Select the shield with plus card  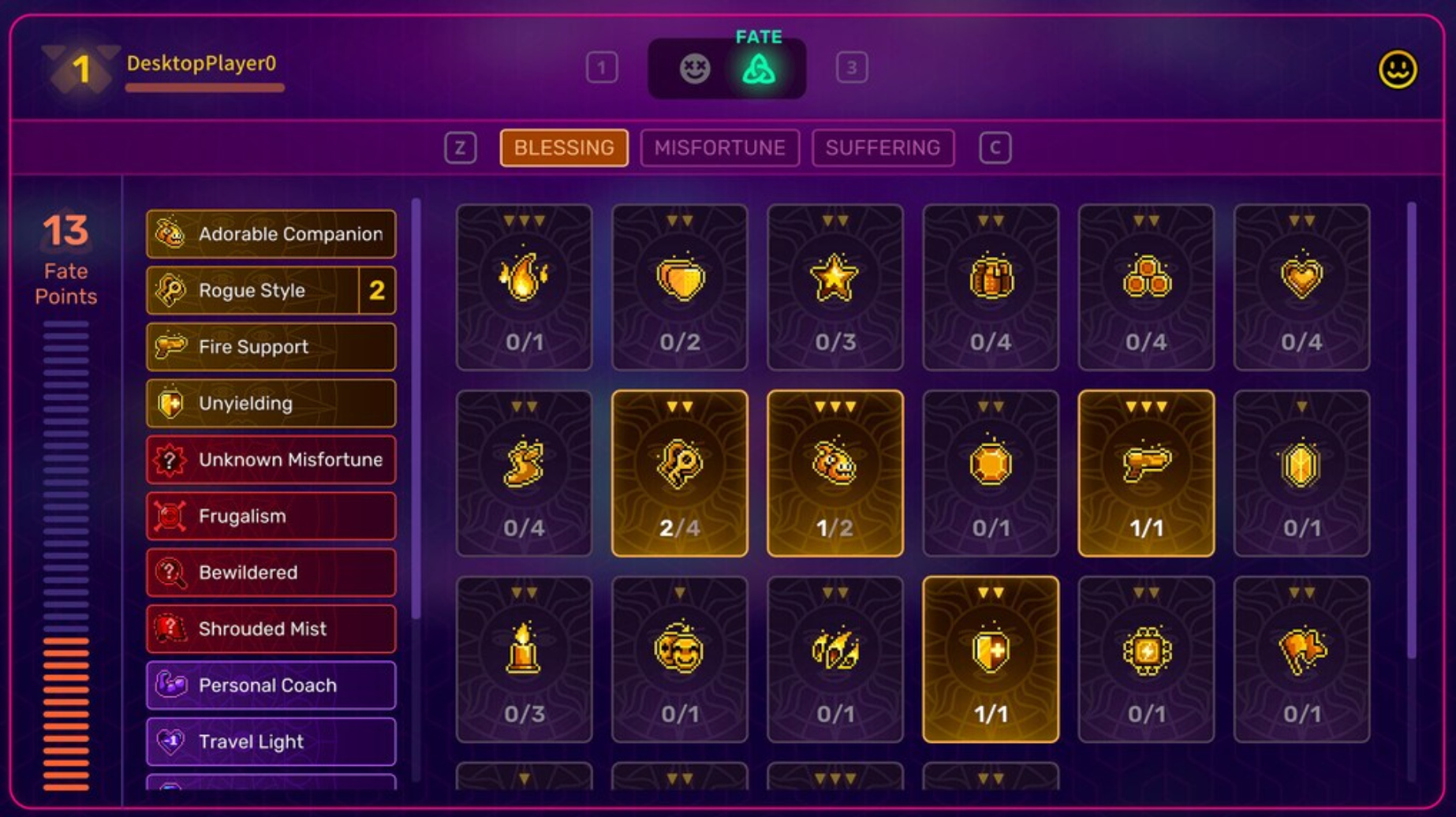click(990, 659)
